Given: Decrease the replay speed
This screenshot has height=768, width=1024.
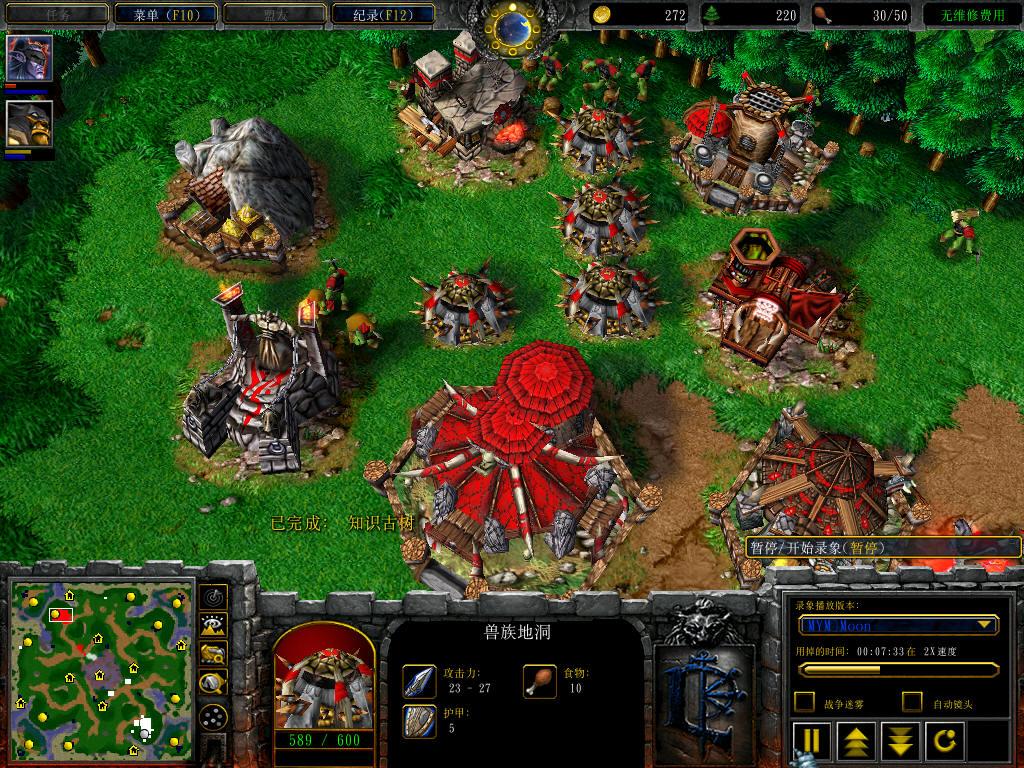Looking at the screenshot, I should click(901, 742).
